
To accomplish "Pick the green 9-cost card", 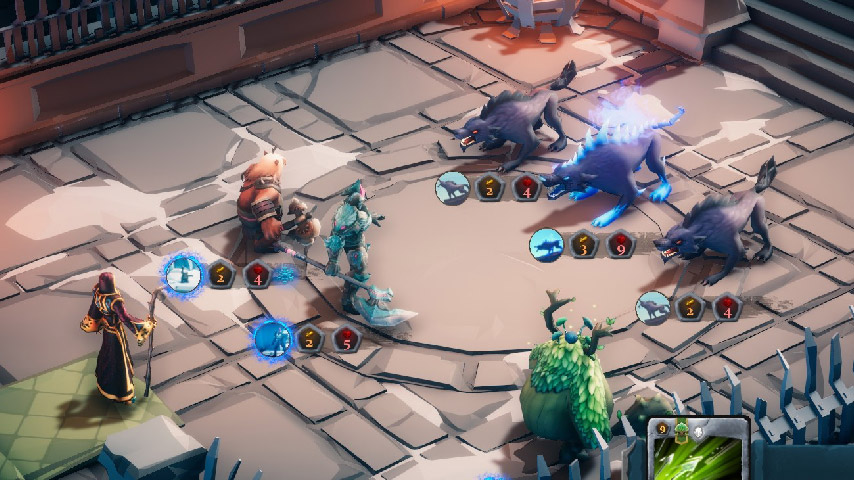I will [x=699, y=450].
